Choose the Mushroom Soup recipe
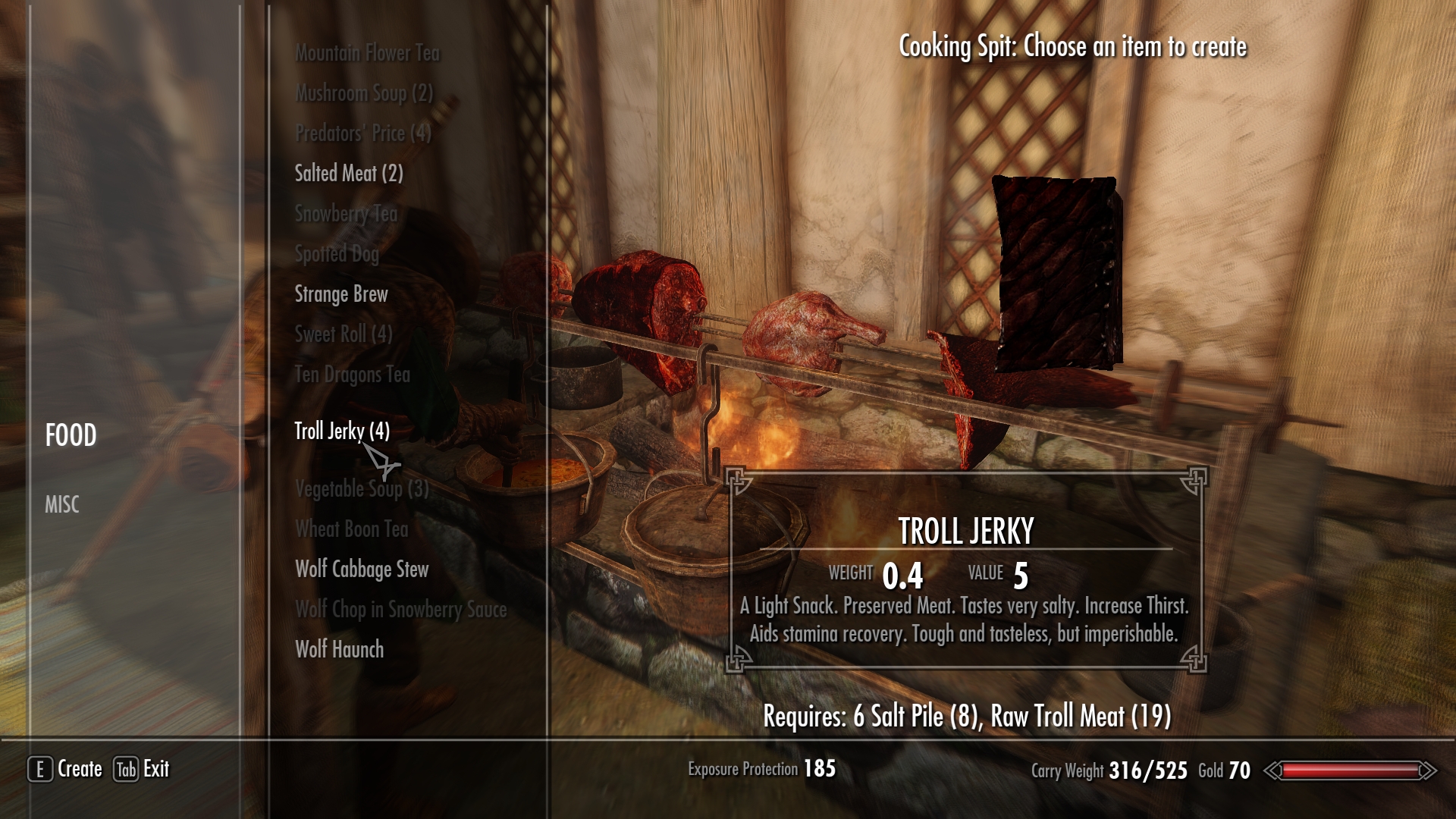The width and height of the screenshot is (1456, 819). point(364,93)
